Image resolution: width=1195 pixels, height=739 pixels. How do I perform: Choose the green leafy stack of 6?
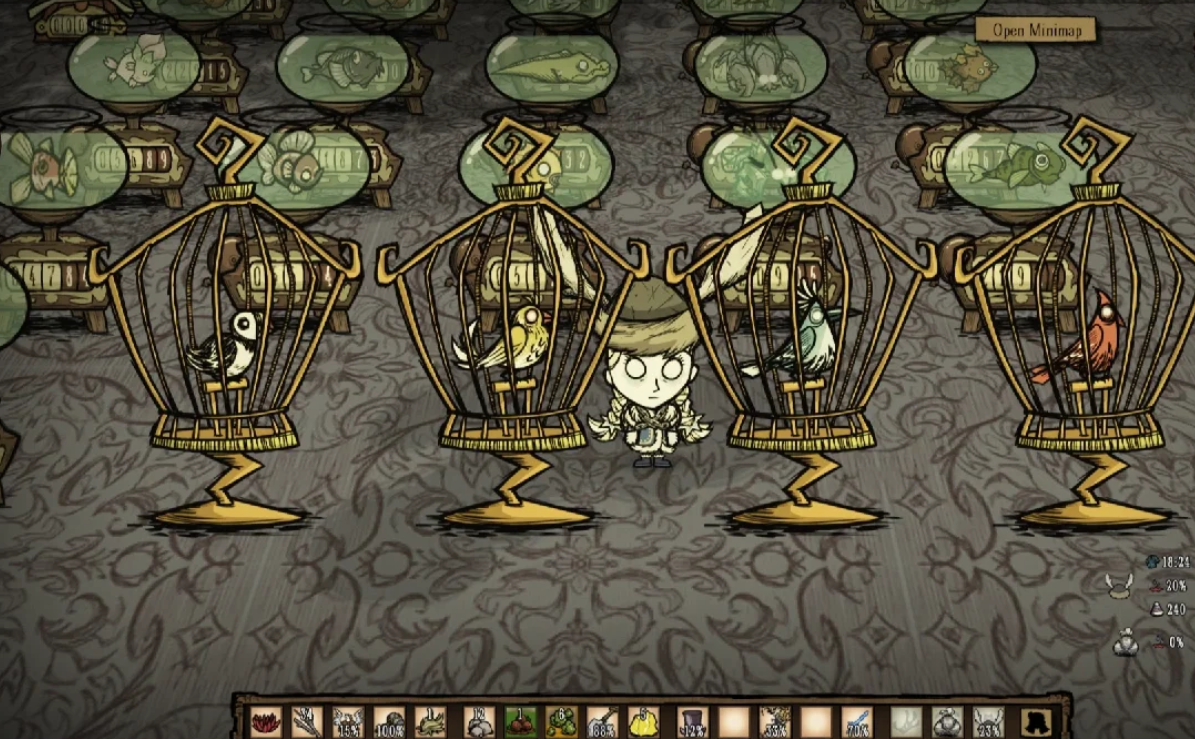point(562,718)
